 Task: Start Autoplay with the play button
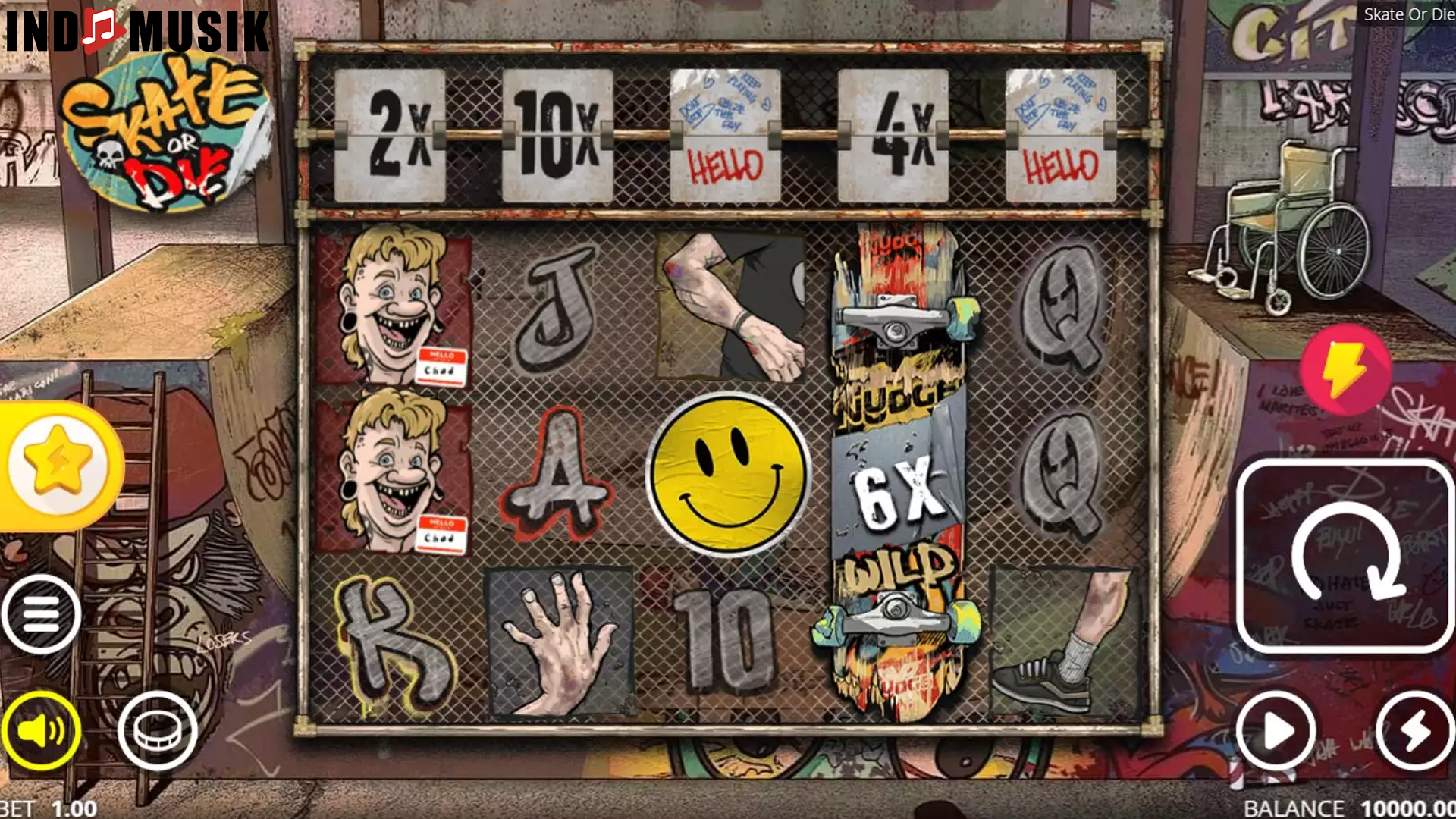1278,732
